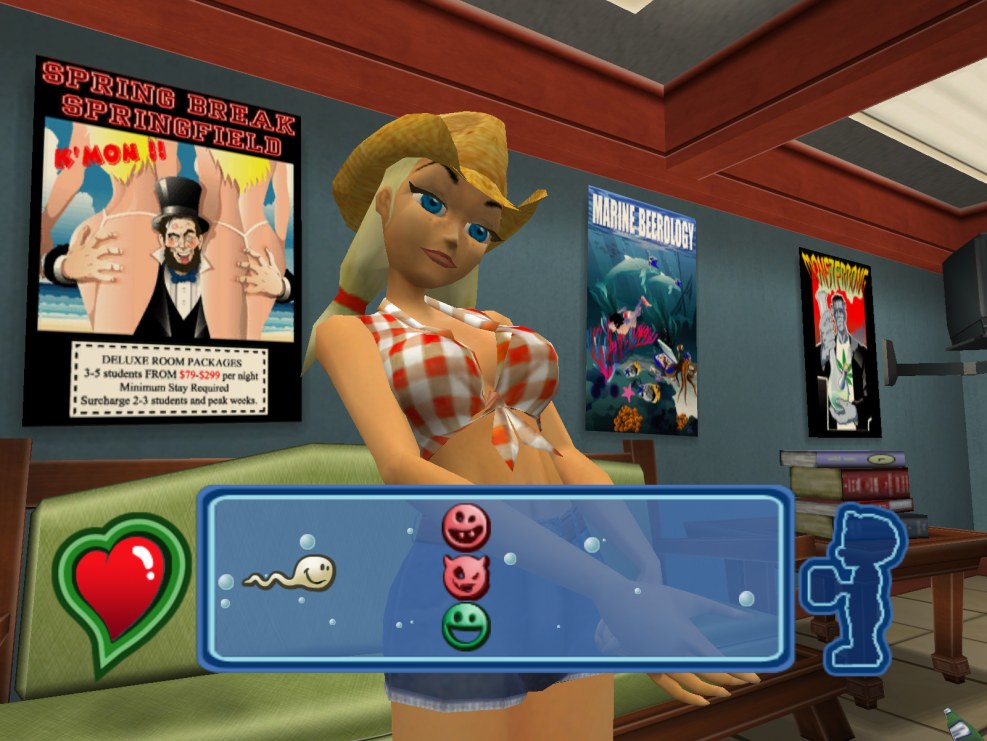Choose the red grinning face at top

click(466, 527)
